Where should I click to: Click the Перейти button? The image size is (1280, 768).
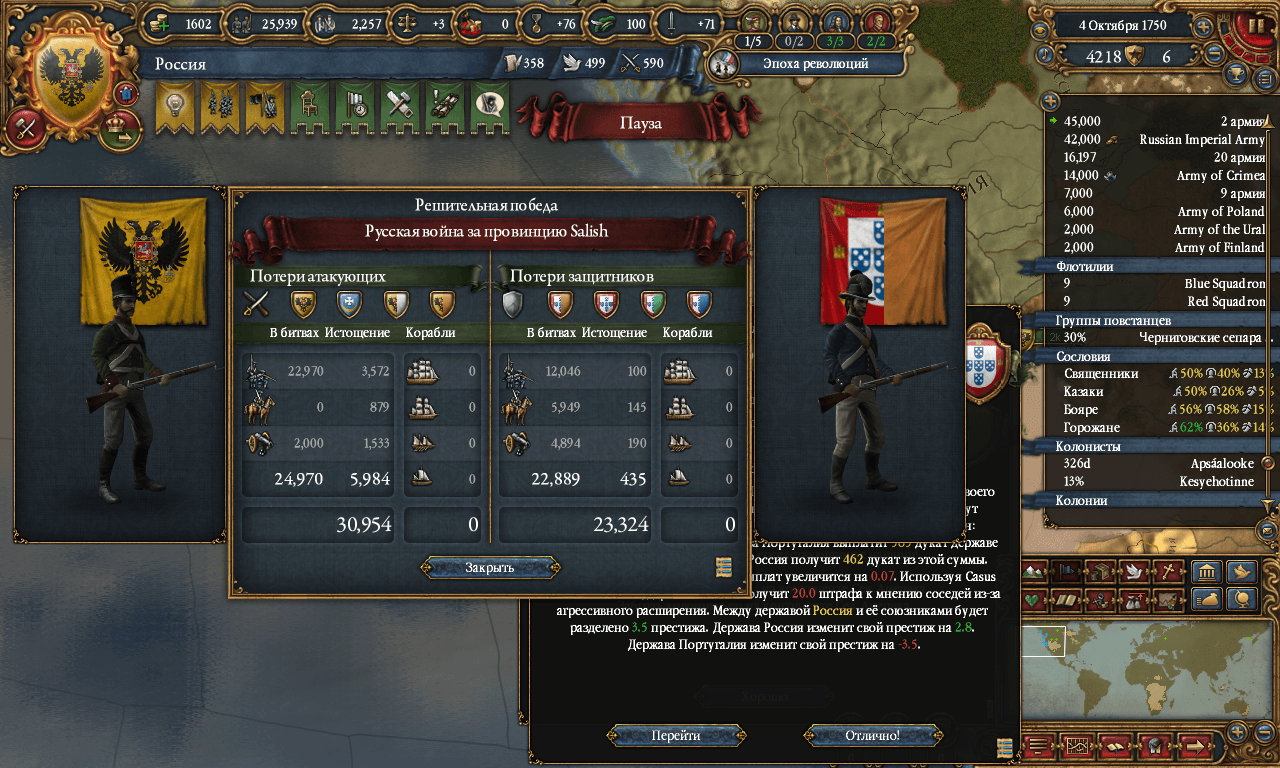676,735
